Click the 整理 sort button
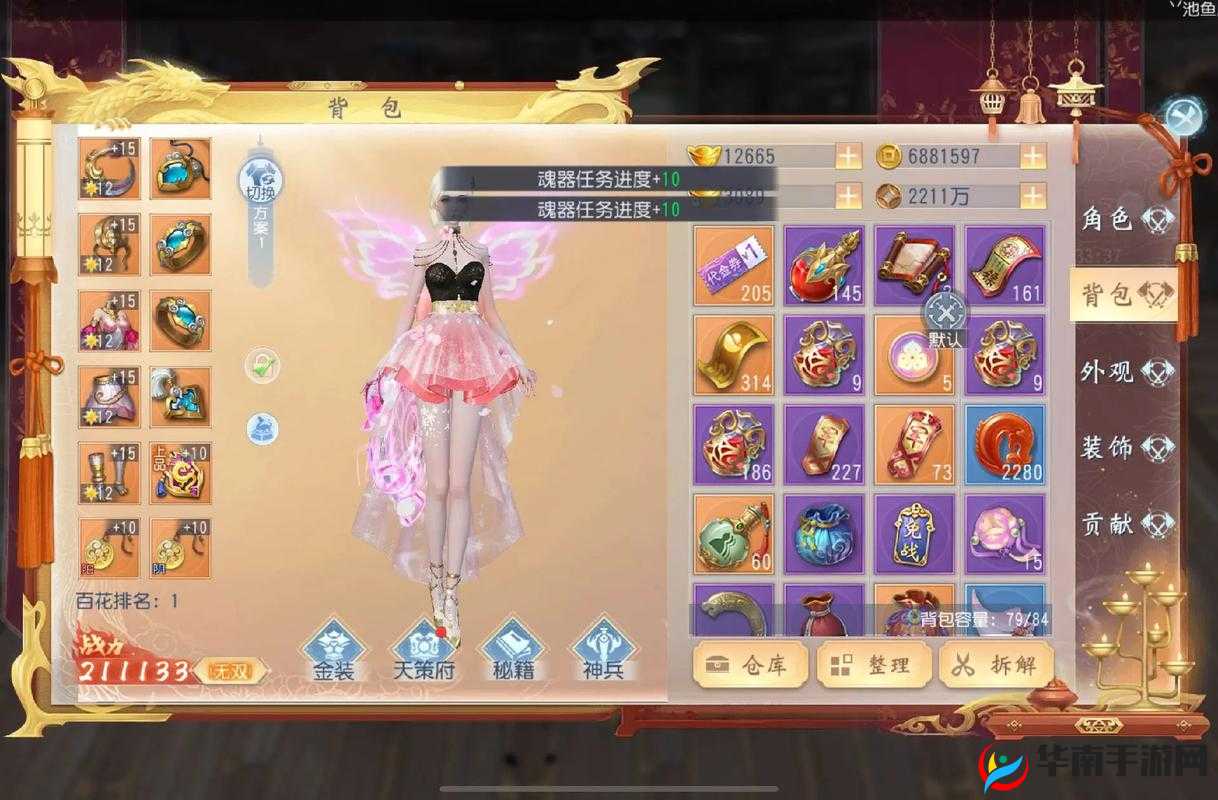 871,666
